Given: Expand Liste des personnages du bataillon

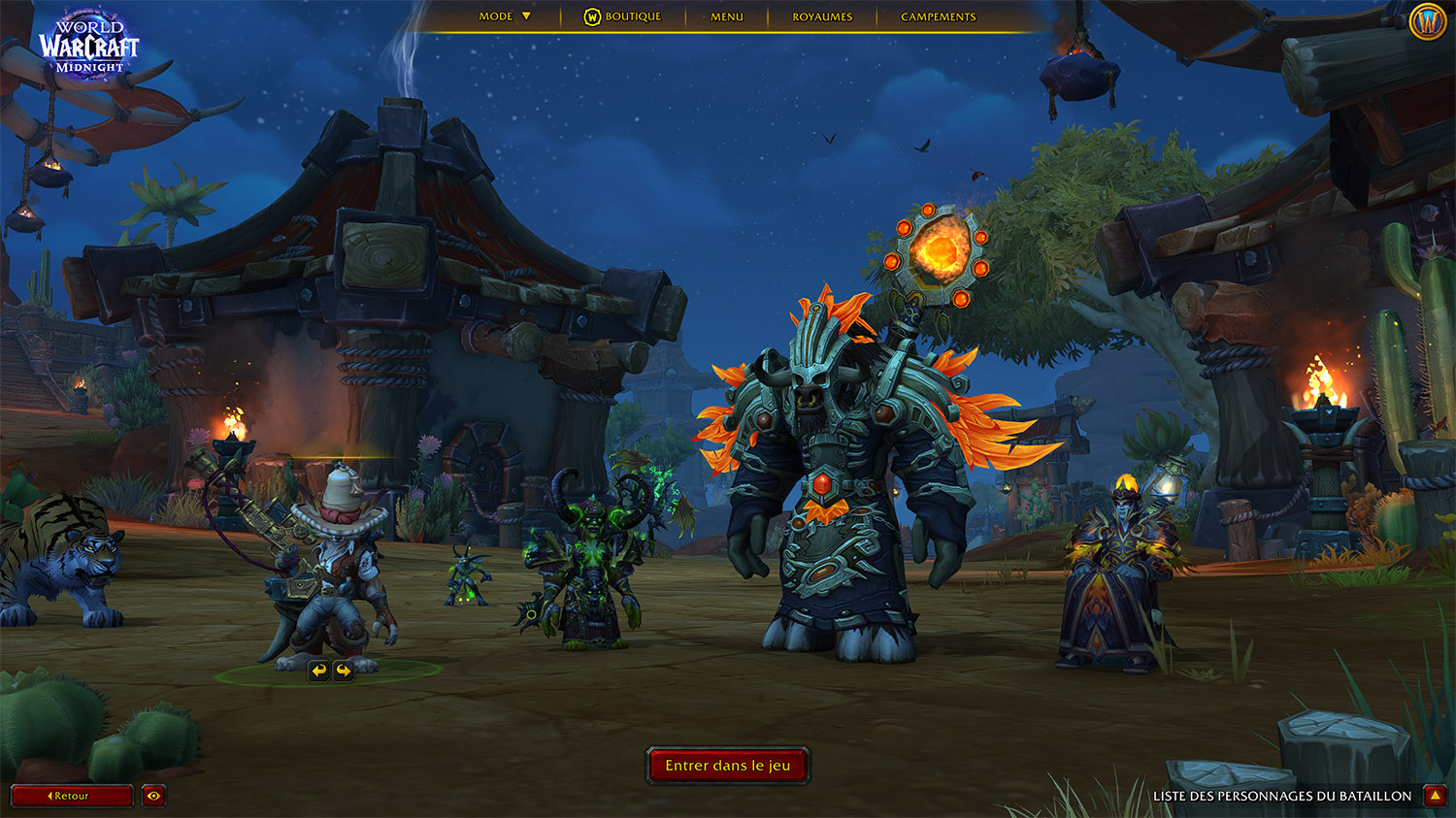Looking at the screenshot, I should click(x=1435, y=796).
